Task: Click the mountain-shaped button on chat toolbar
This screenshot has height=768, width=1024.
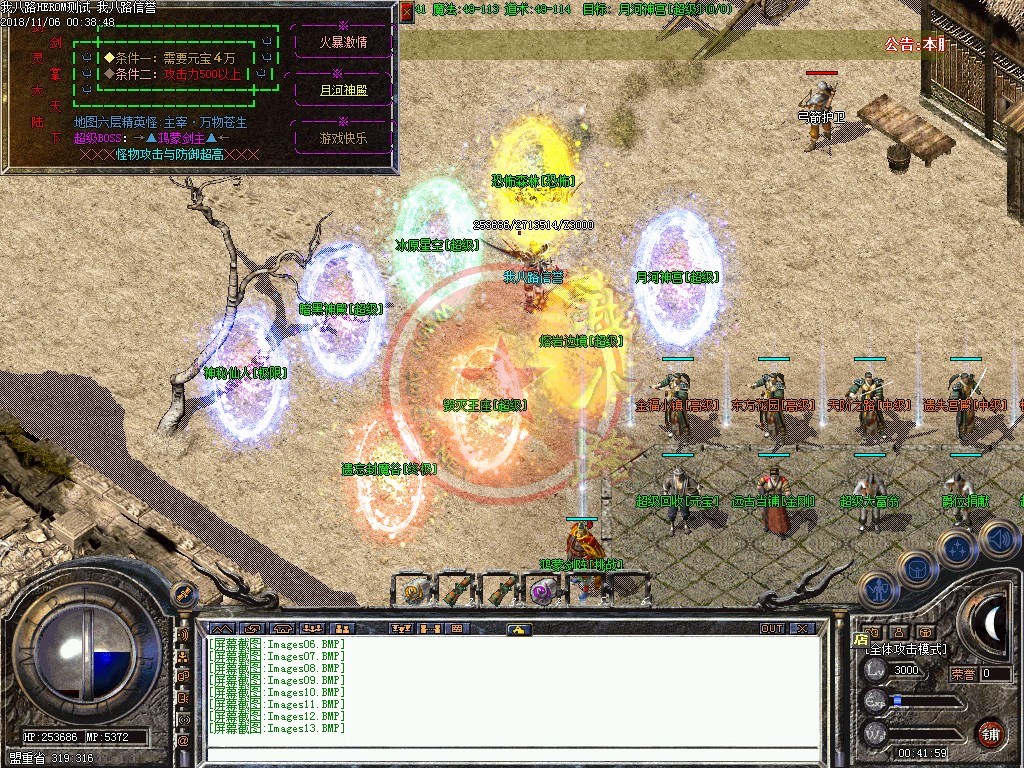Action: pyautogui.click(x=220, y=629)
